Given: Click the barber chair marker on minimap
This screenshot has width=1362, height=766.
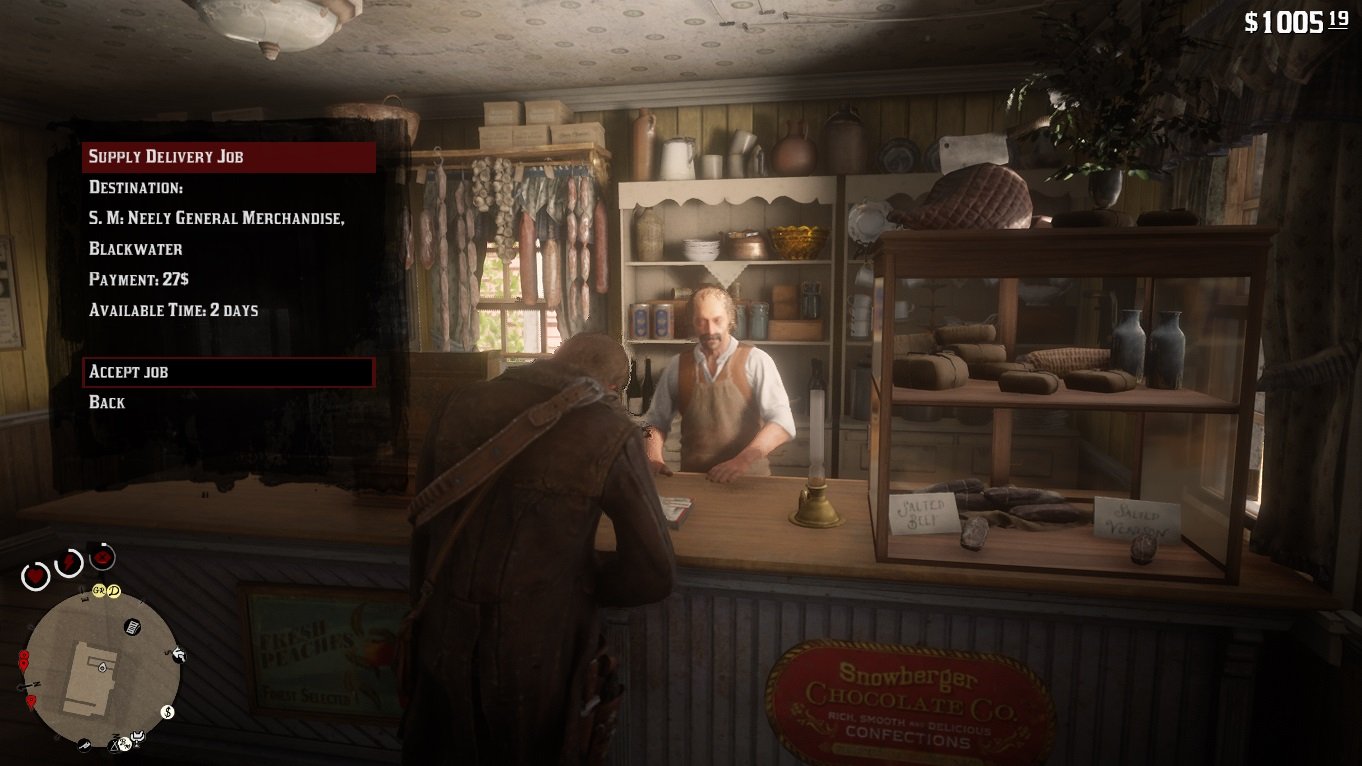Looking at the screenshot, I should (x=139, y=738).
